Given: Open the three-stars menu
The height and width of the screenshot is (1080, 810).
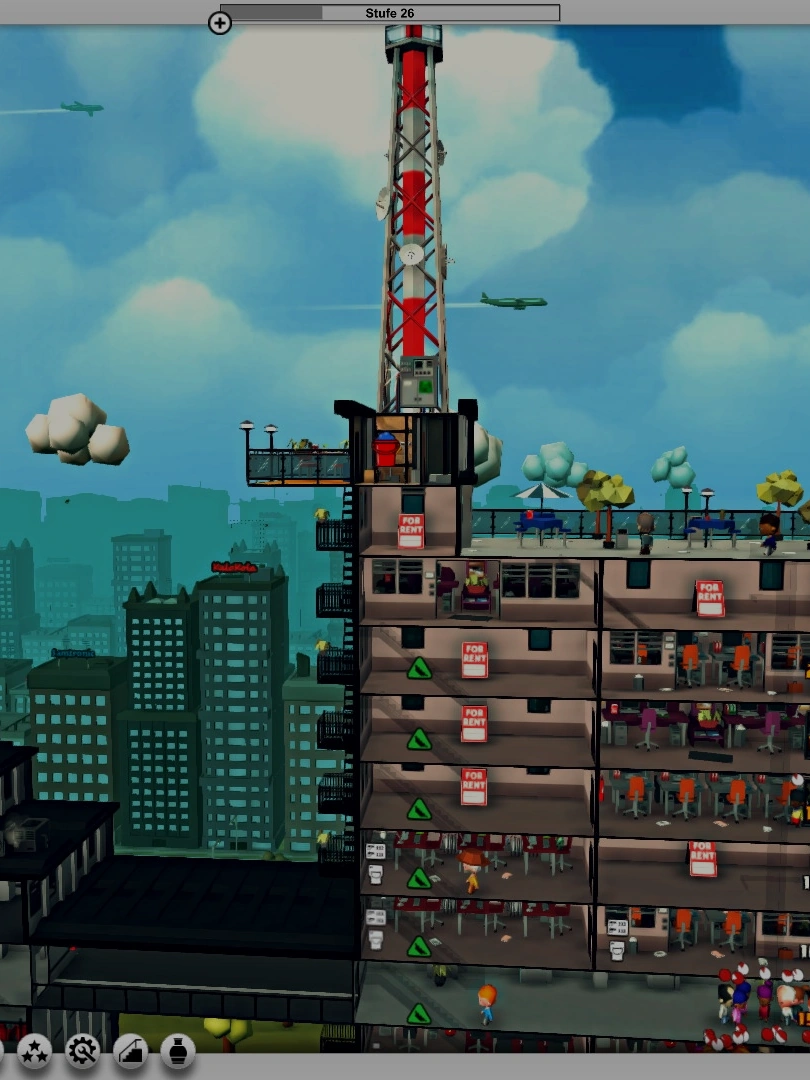Looking at the screenshot, I should [35, 1051].
